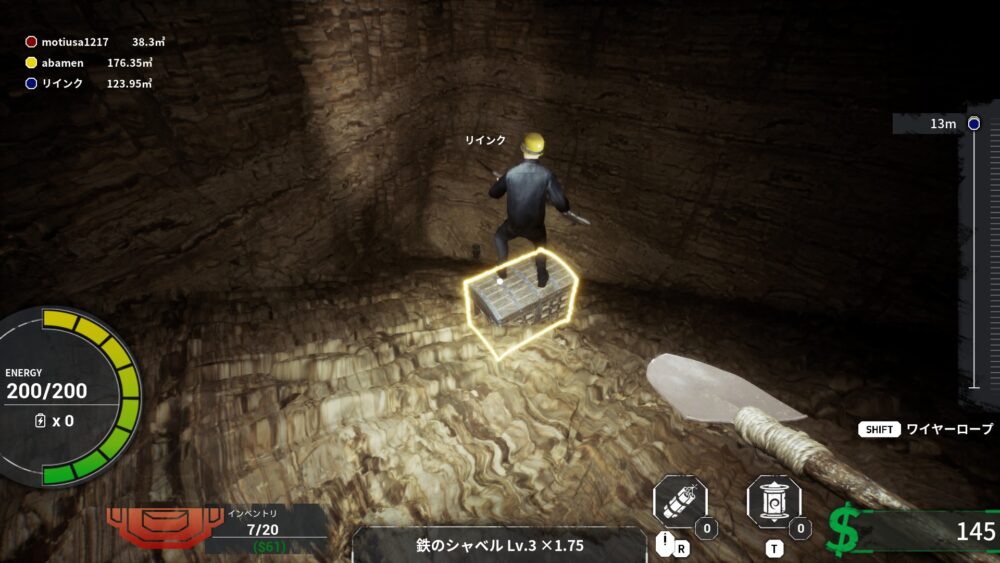Select the dynamite item icon

pos(680,501)
